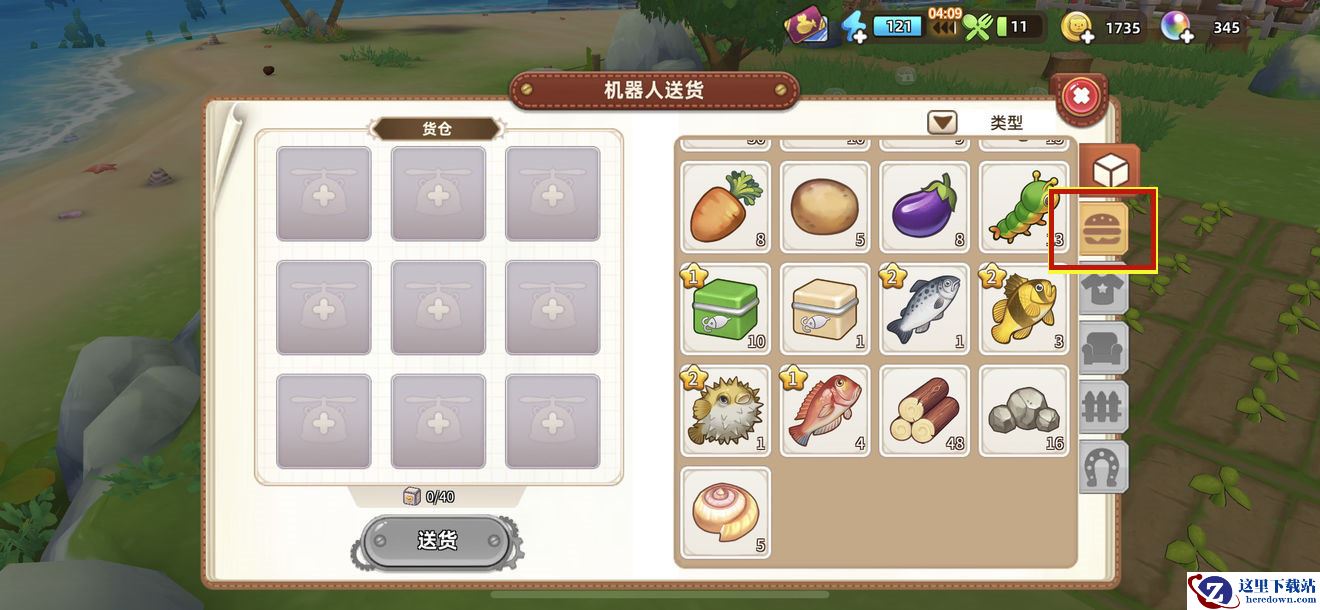Switch to the burger food tab
This screenshot has width=1320, height=610.
[x=1104, y=230]
